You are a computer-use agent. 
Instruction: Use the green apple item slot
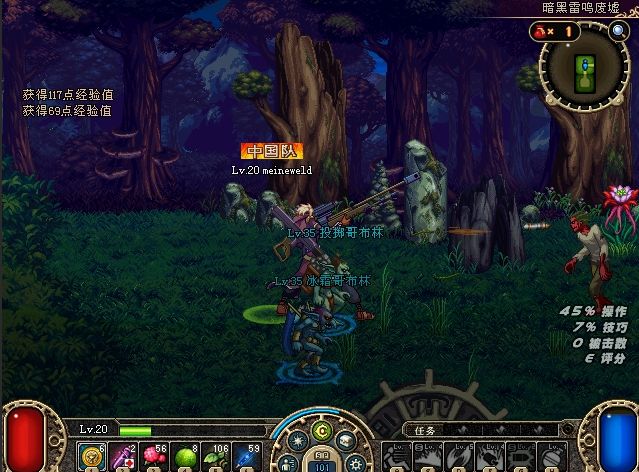(185, 456)
